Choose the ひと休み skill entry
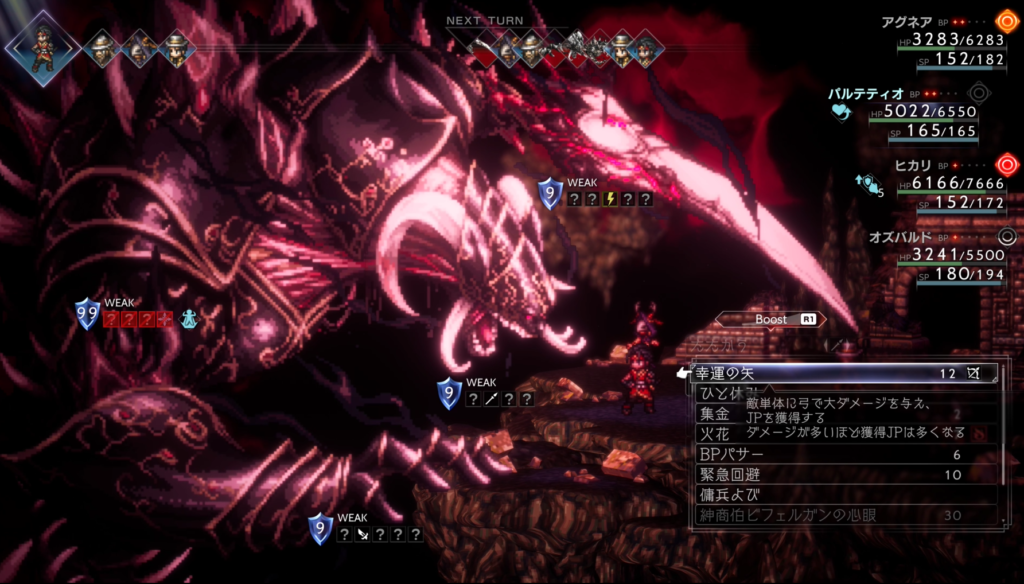 coord(720,393)
